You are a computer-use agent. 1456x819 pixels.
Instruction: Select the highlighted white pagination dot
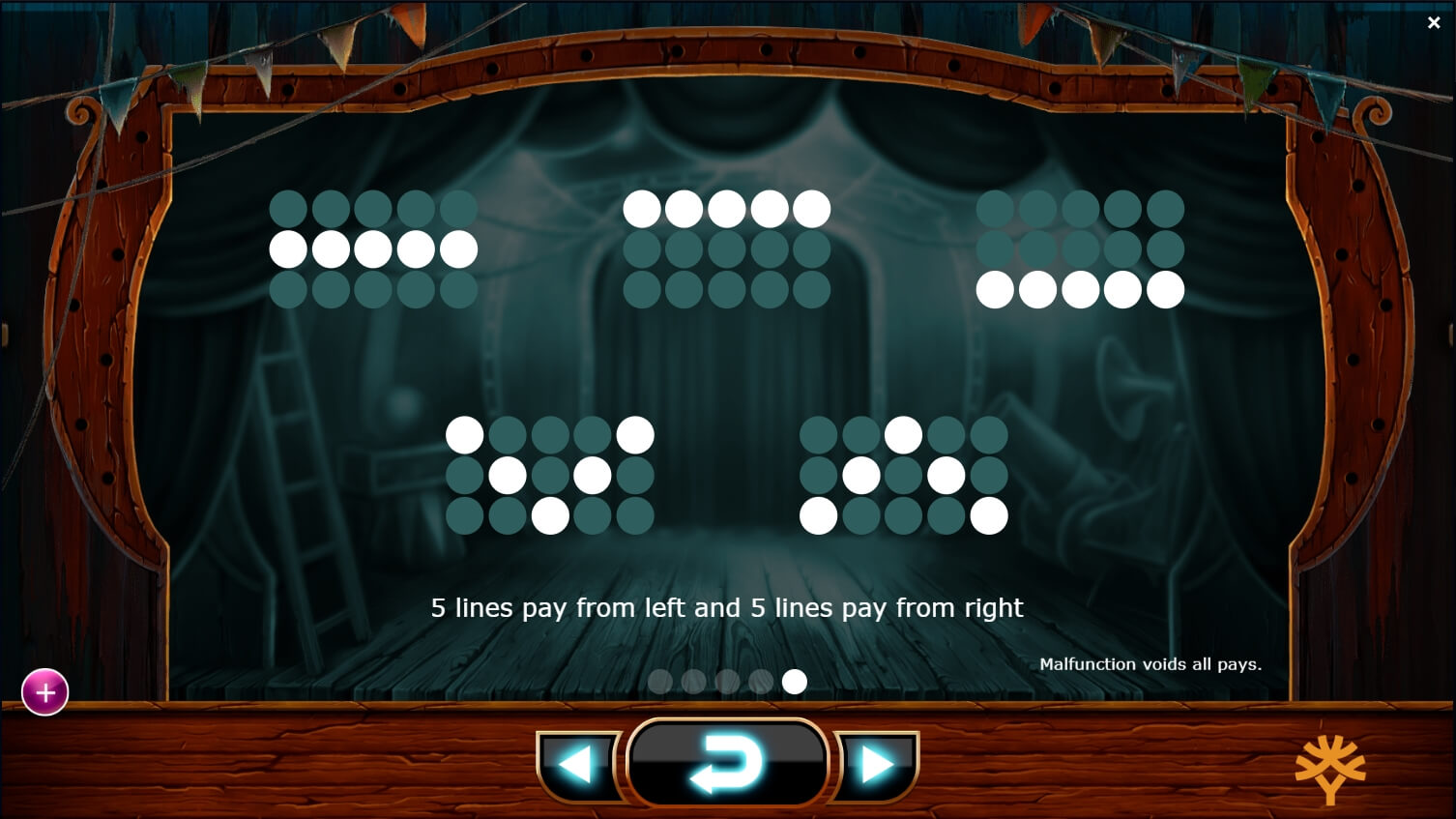794,682
